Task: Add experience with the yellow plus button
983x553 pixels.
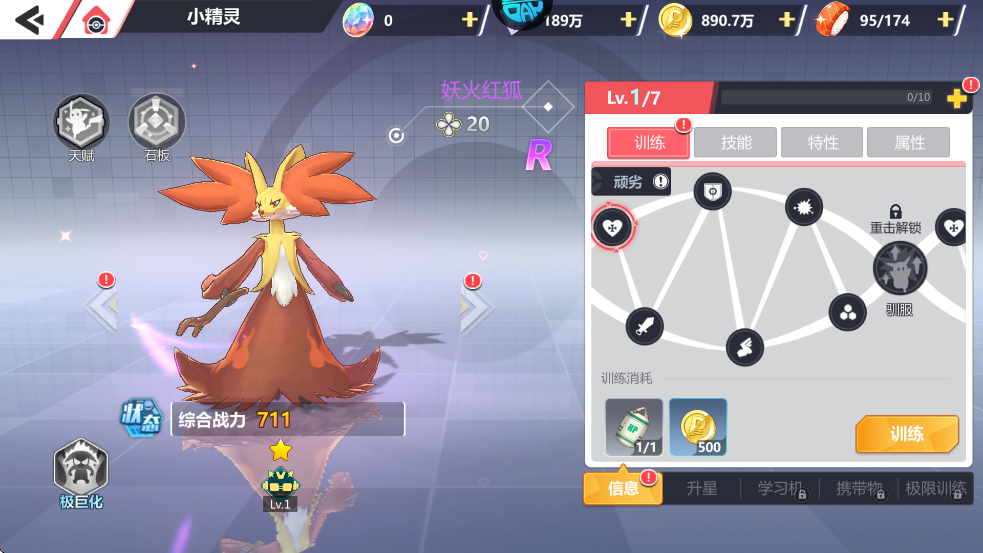Action: pyautogui.click(x=956, y=98)
